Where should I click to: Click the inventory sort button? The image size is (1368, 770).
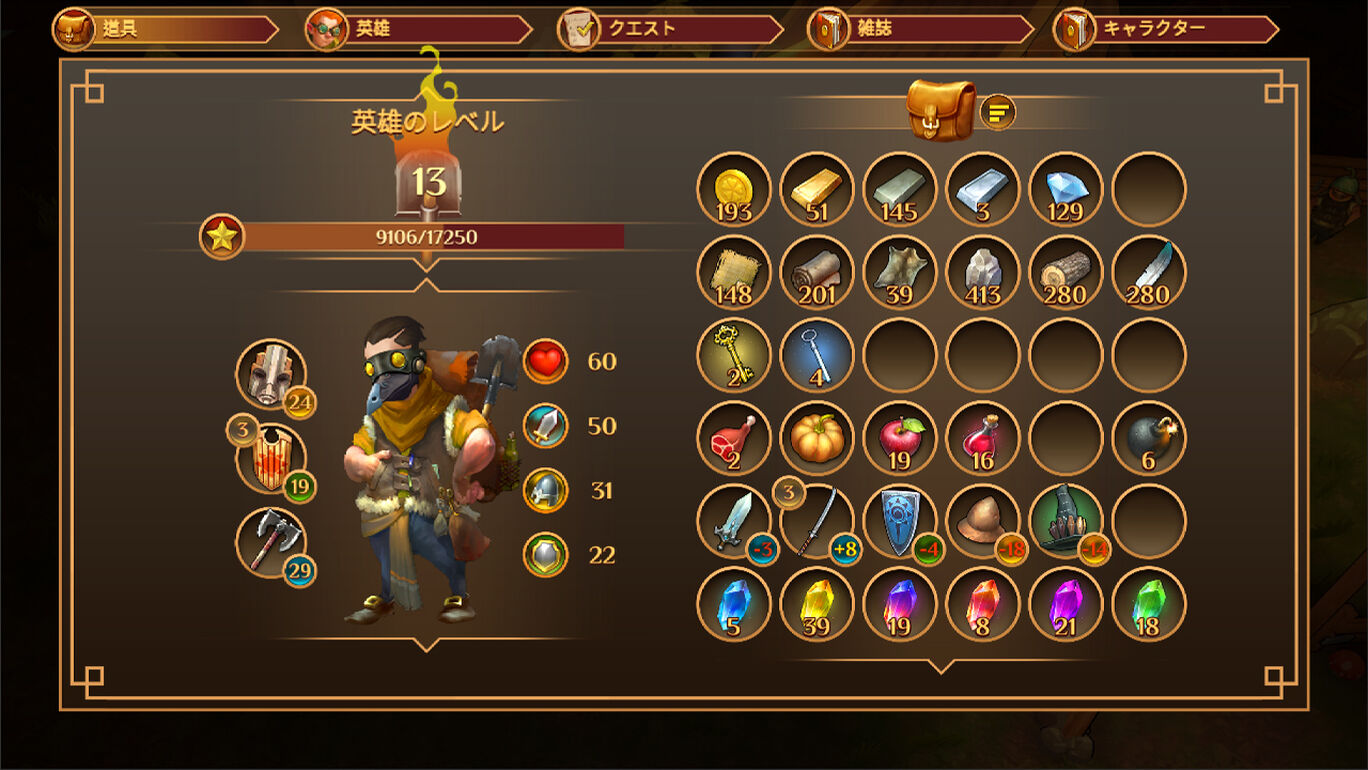point(997,112)
